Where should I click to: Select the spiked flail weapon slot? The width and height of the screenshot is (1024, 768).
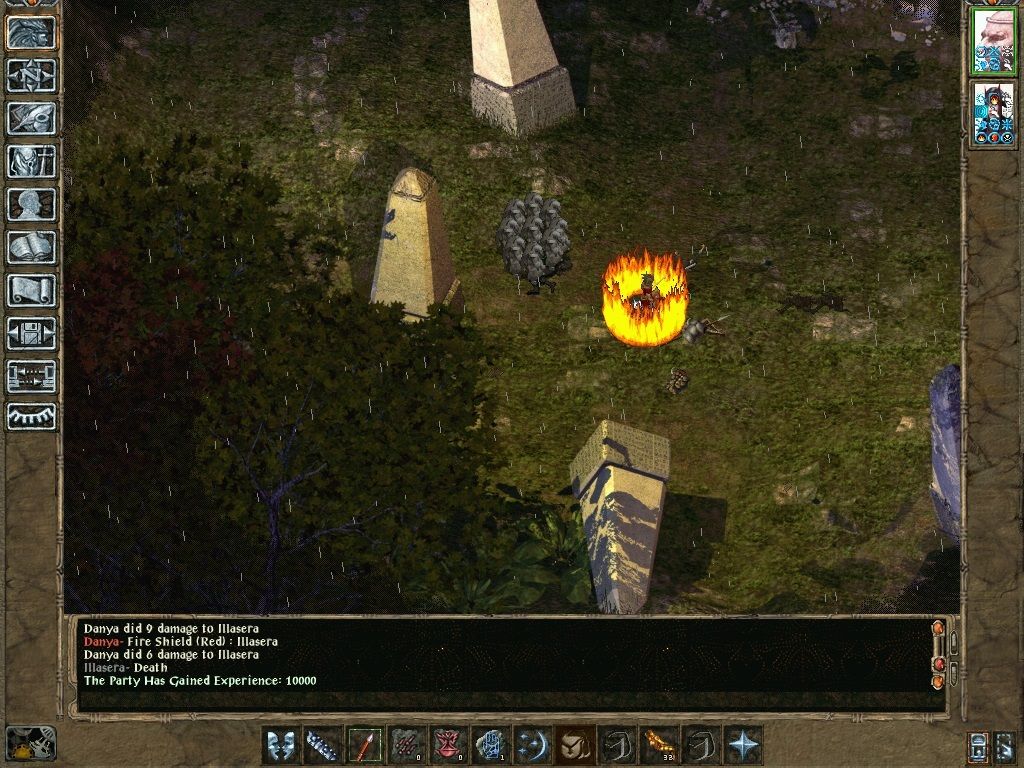(x=323, y=745)
